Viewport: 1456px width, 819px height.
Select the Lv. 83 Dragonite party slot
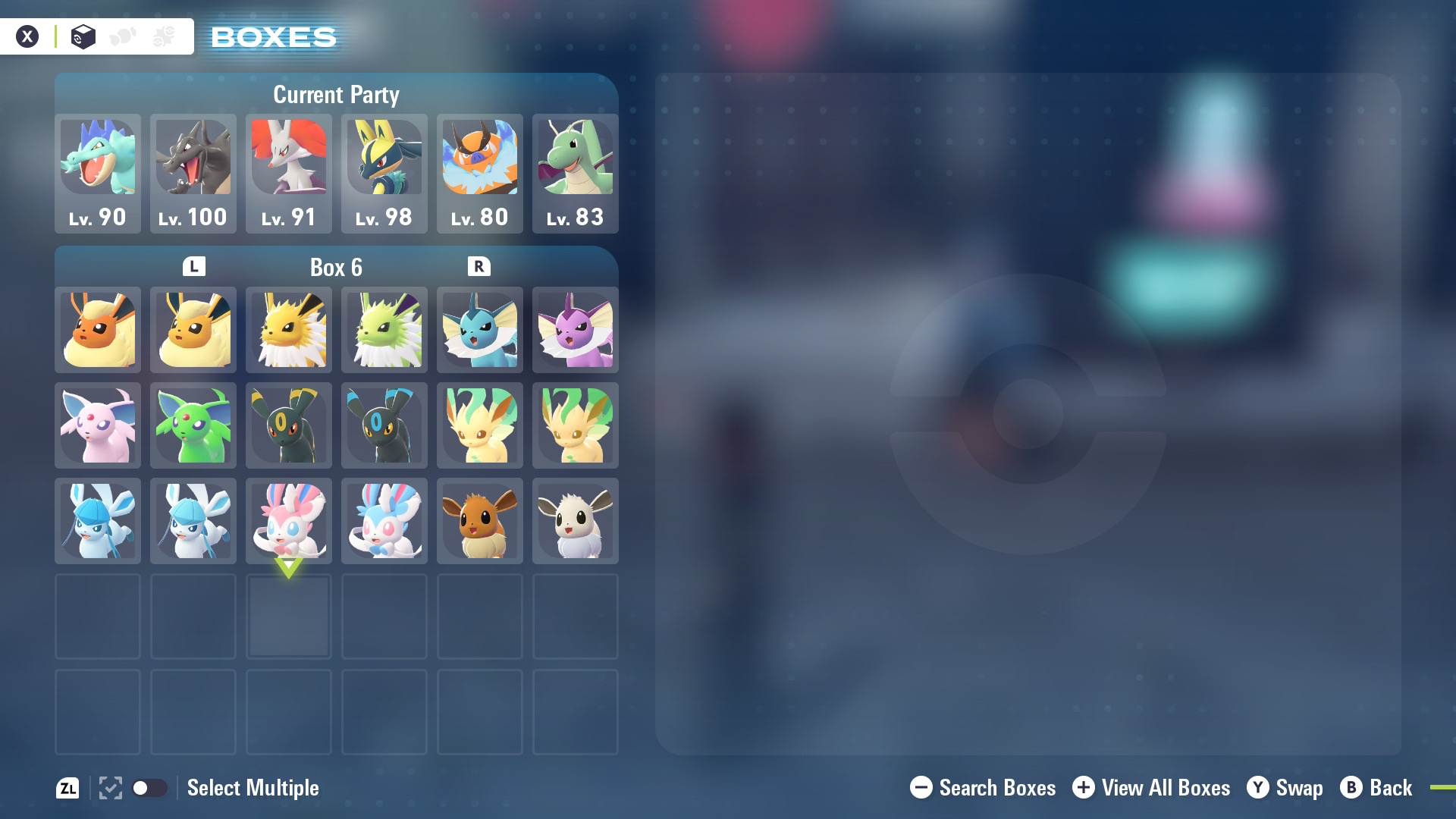pos(576,173)
